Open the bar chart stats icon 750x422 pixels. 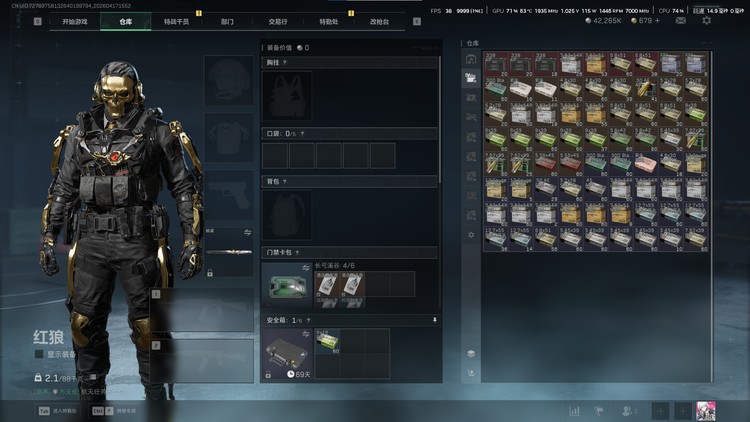[x=575, y=410]
